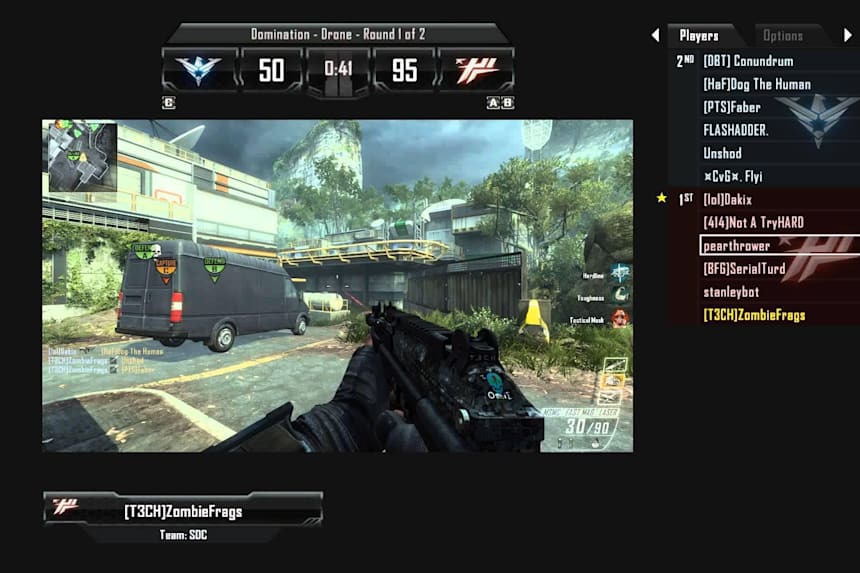Click the minimap in the game view
Viewport: 860px width, 573px height.
coord(83,158)
